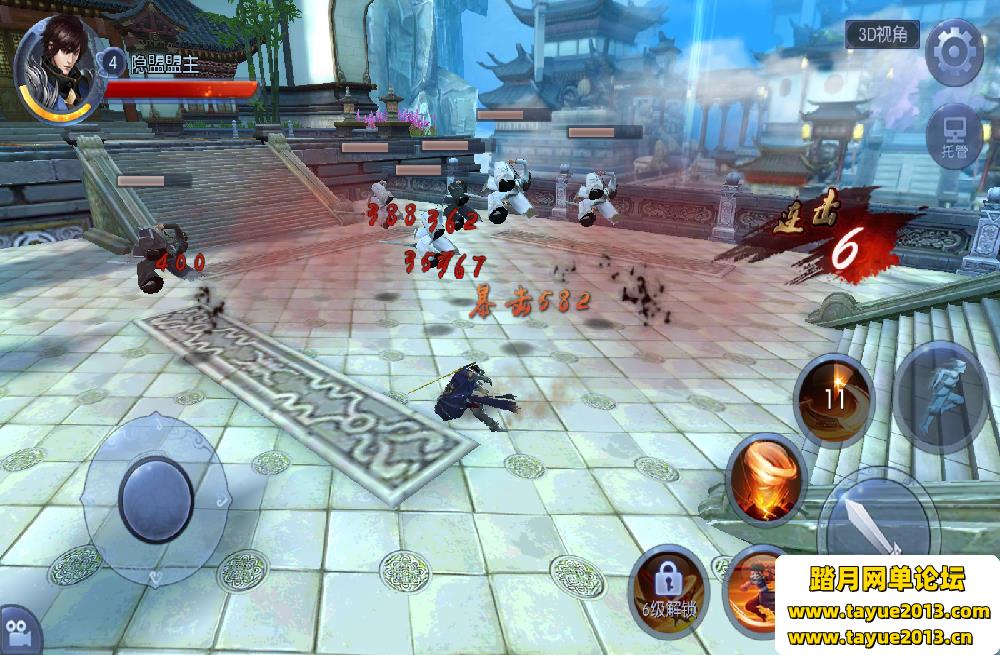Image resolution: width=1000 pixels, height=655 pixels.
Task: Toggle the 3D视角 camera view button
Action: (881, 34)
